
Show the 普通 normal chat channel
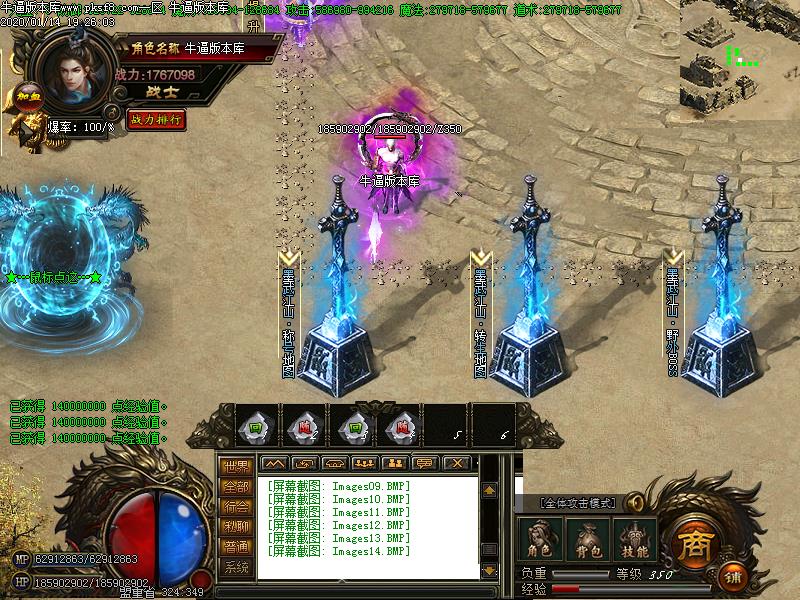pos(236,547)
